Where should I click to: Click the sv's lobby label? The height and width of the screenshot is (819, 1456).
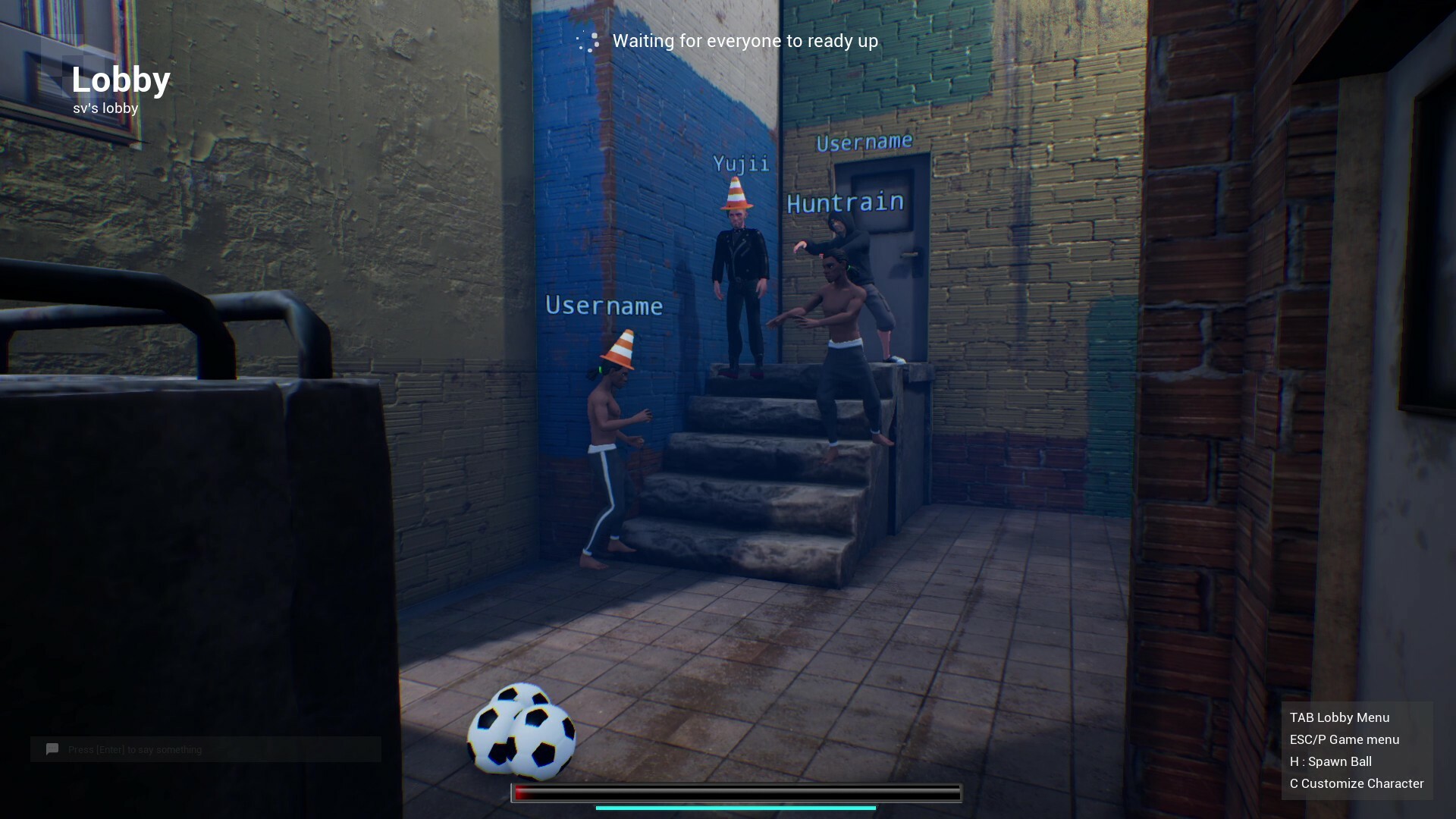[105, 108]
